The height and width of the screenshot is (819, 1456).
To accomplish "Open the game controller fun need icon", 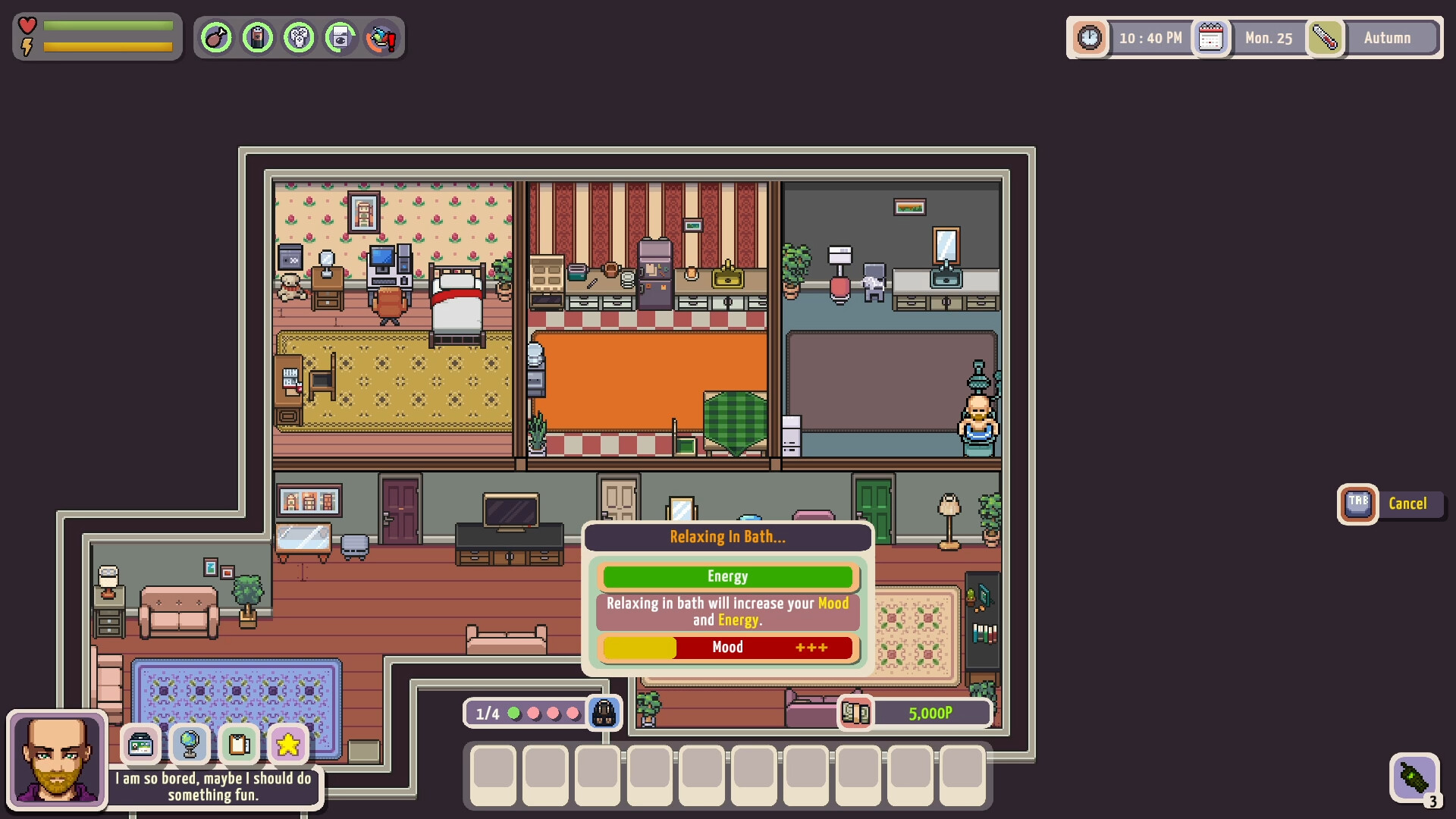I will pyautogui.click(x=300, y=36).
